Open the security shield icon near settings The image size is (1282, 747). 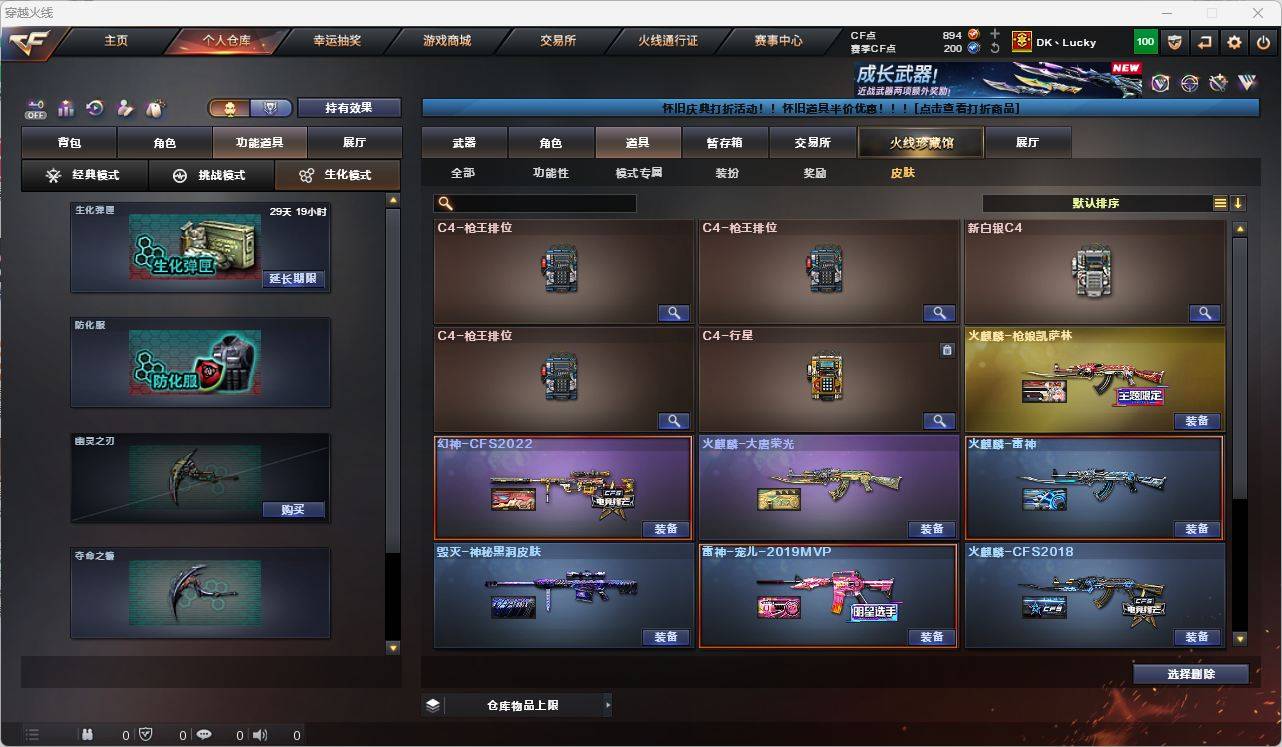pyautogui.click(x=1174, y=42)
